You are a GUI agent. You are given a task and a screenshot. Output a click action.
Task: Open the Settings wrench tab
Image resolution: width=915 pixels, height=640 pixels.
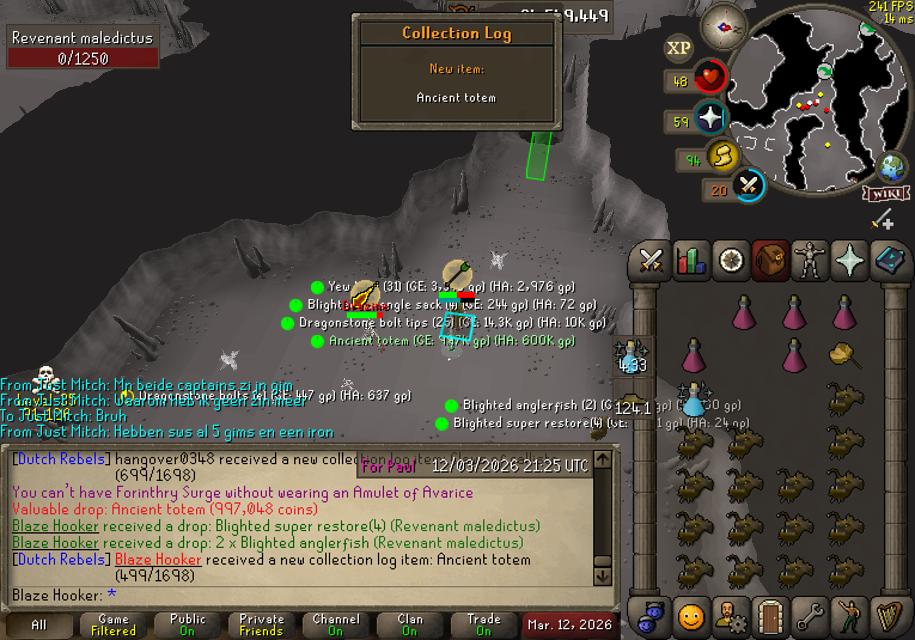810,616
